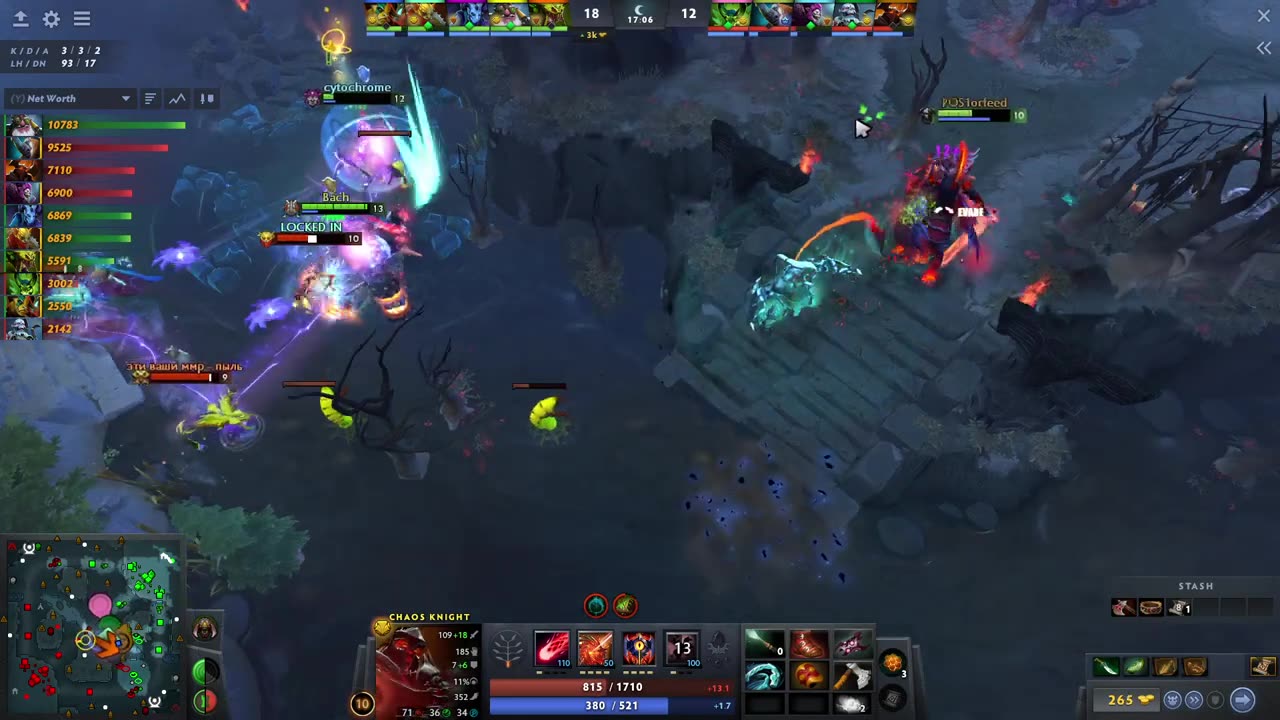Open the hamburger menu at top left

81,18
